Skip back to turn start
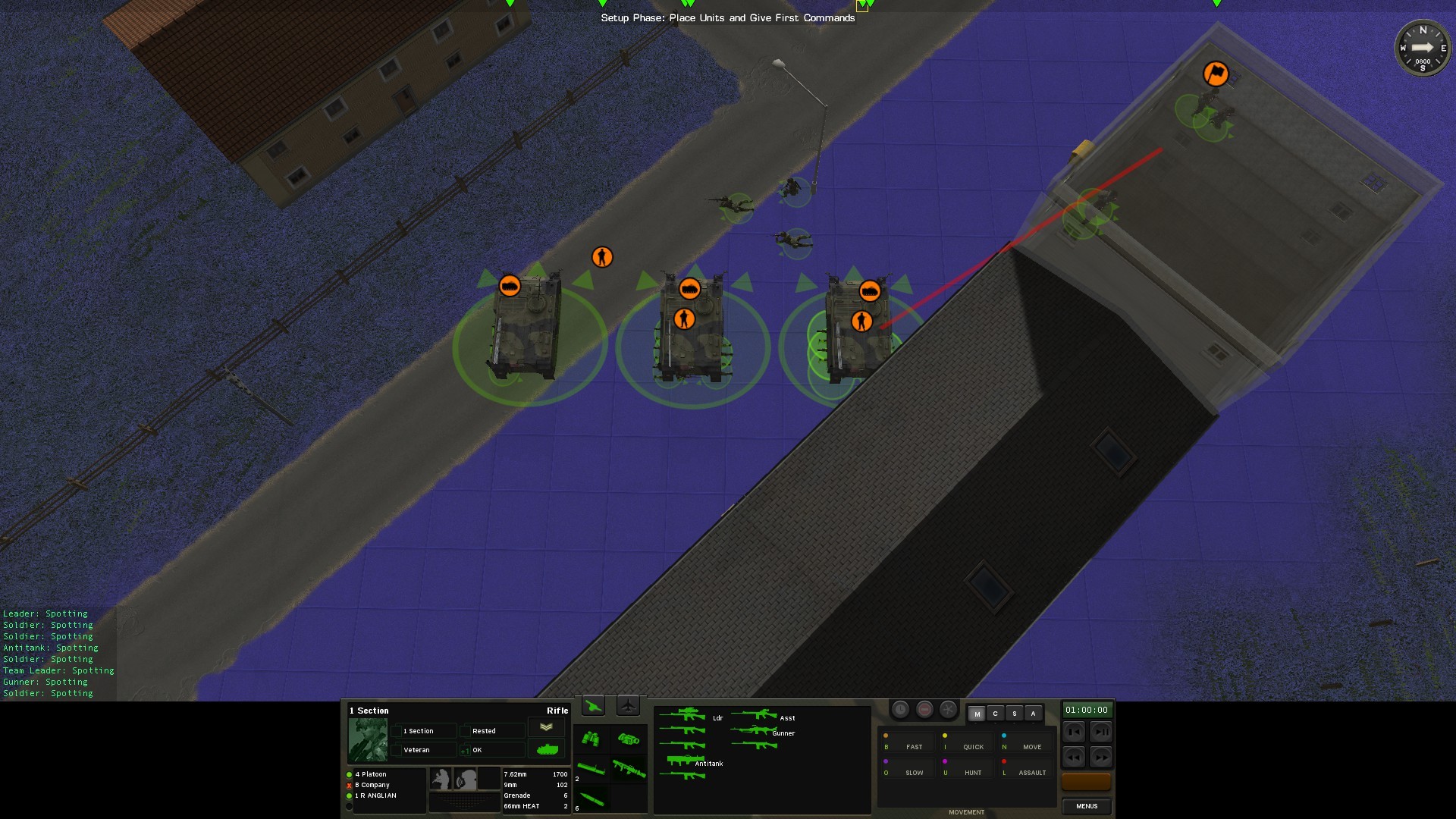The height and width of the screenshot is (819, 1456). click(1074, 732)
